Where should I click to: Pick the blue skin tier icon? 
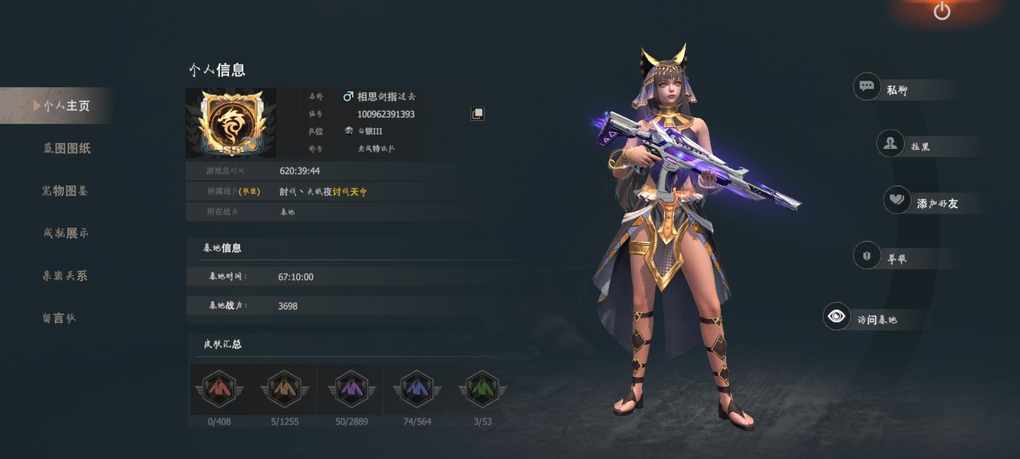click(x=416, y=387)
